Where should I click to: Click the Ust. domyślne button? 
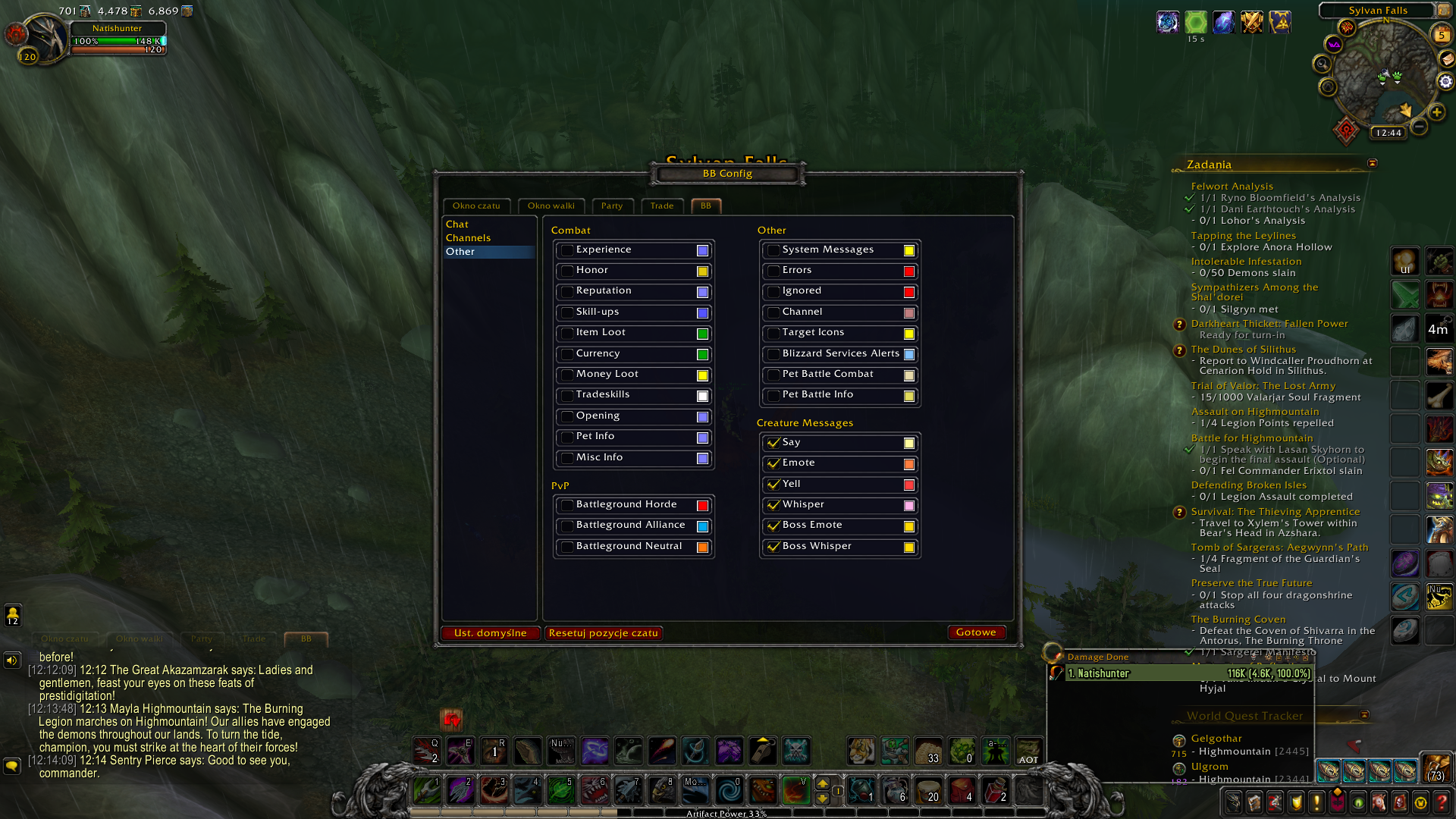coord(490,633)
